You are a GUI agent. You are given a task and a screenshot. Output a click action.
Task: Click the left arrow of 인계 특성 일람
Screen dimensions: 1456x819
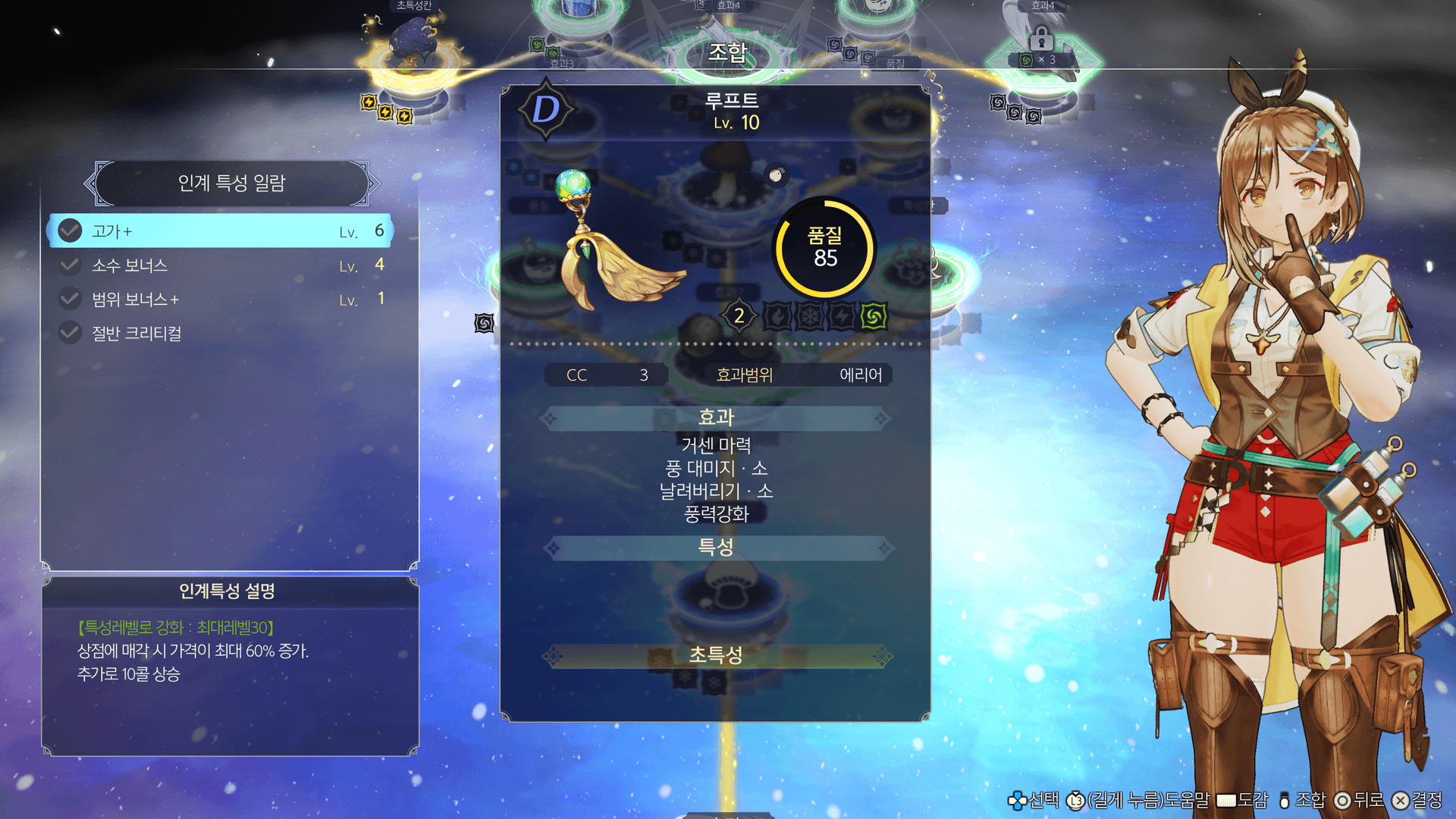(x=91, y=183)
